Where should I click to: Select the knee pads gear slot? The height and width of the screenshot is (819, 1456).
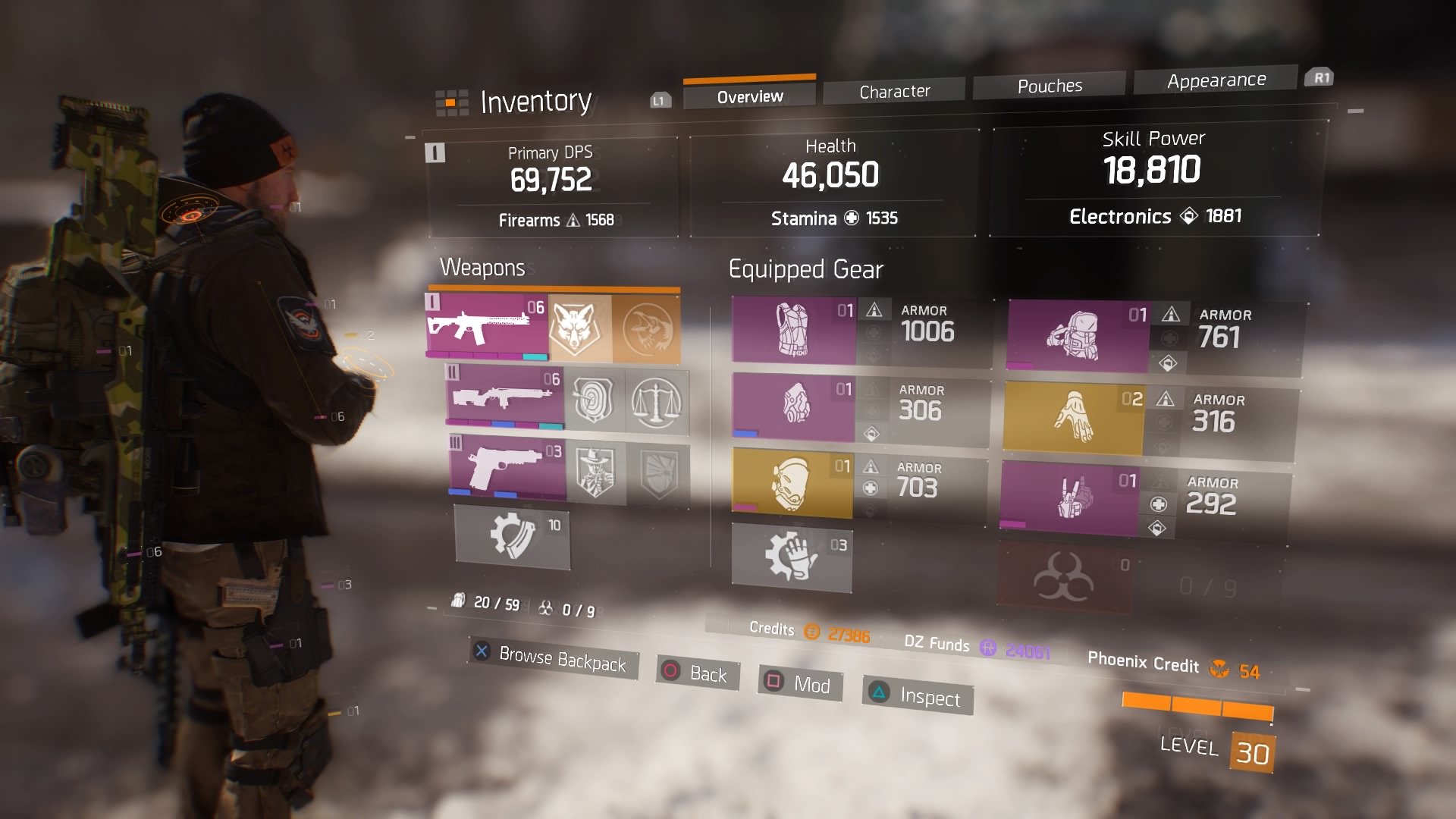791,483
